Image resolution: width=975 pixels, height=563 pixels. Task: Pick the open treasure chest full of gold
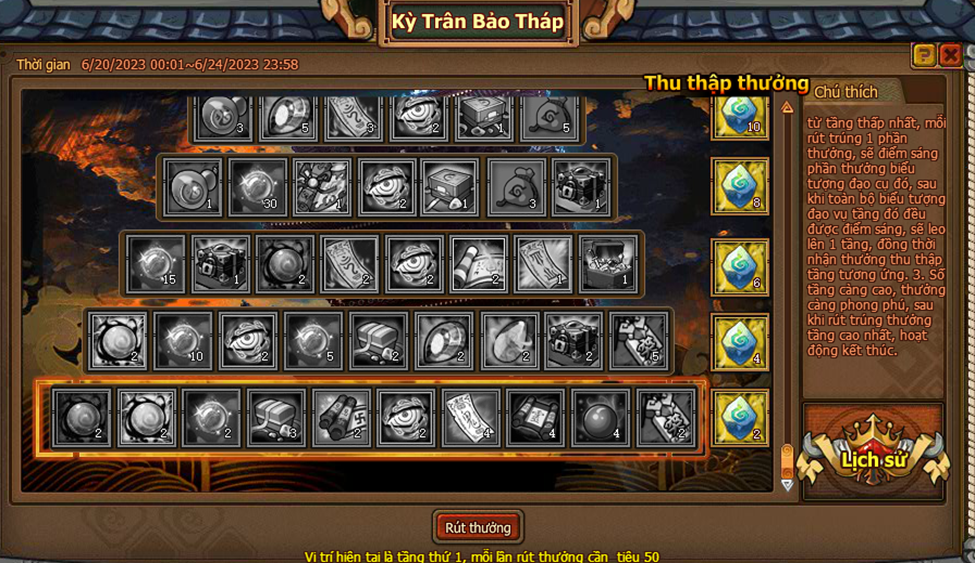[607, 264]
